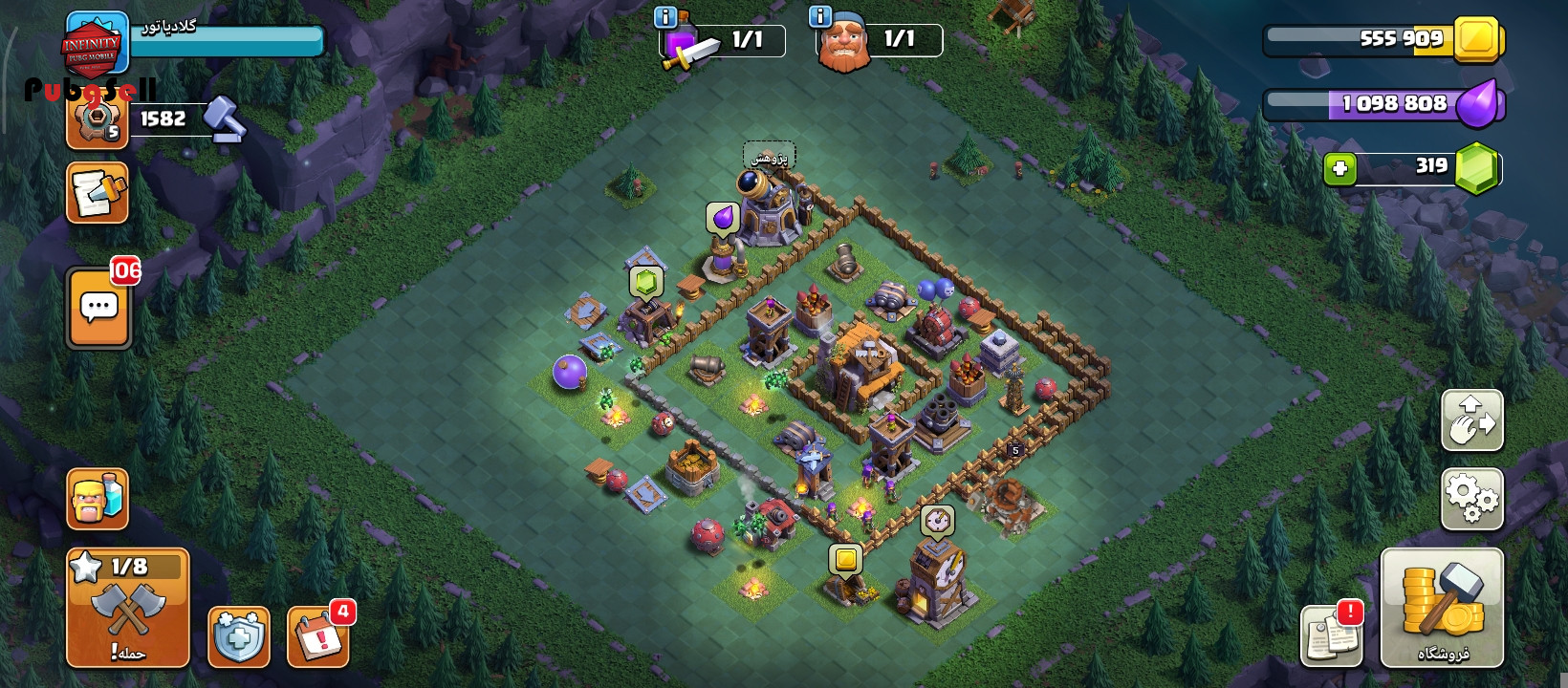Collect the elixir bubble above the collector

point(723,219)
